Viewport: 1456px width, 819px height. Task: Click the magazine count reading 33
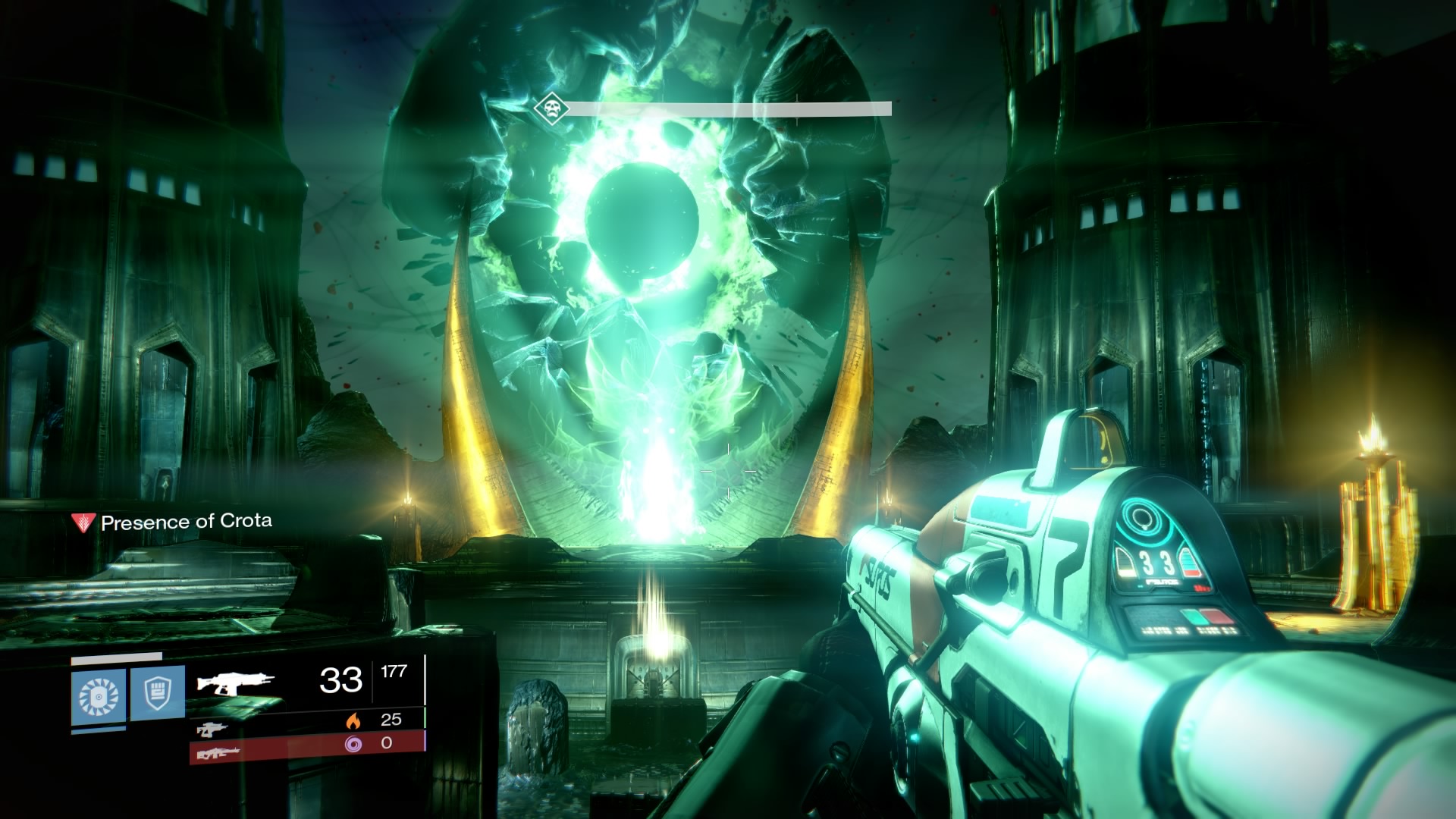click(x=340, y=680)
